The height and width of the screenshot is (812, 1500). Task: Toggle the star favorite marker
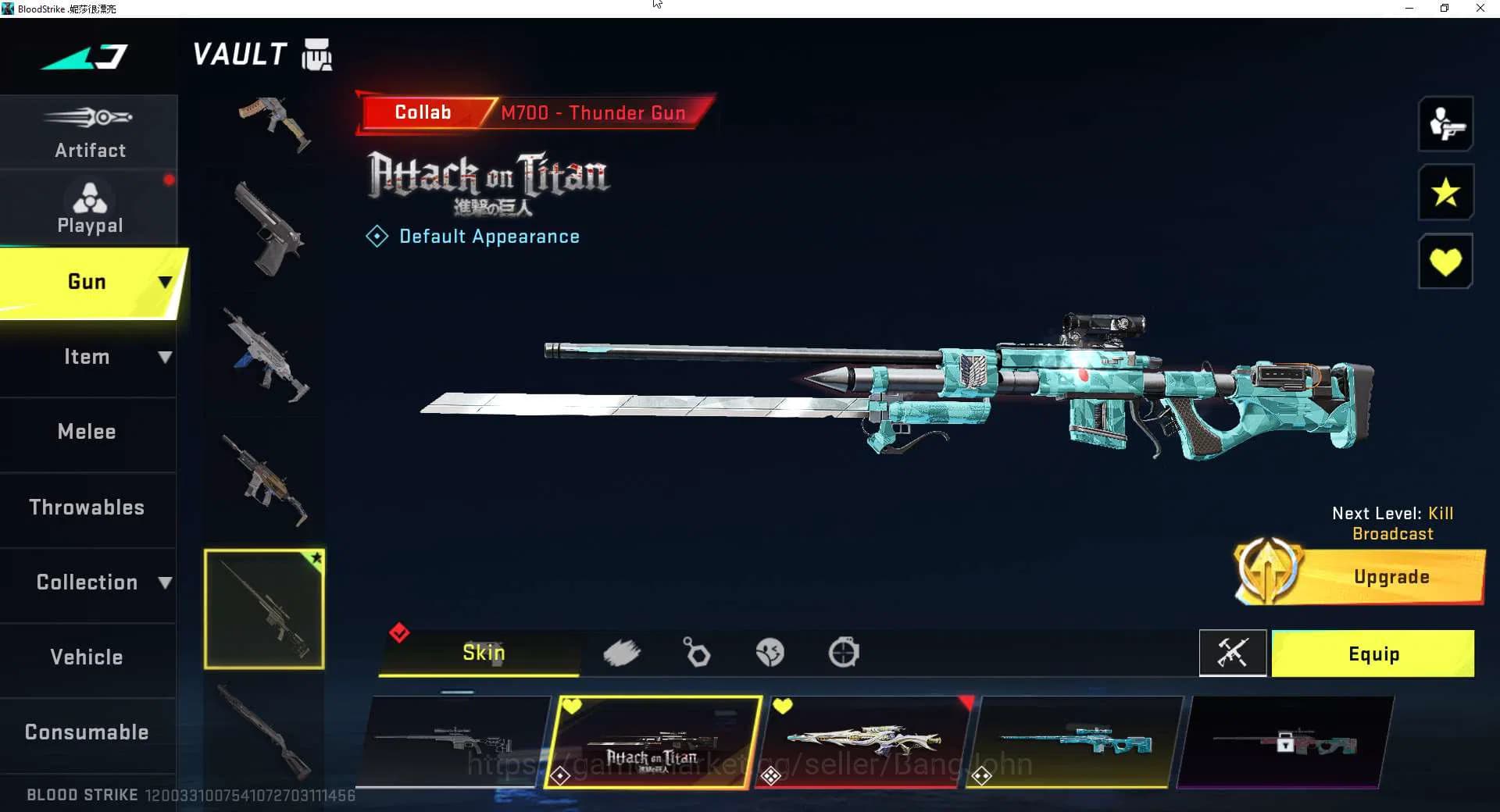coord(1446,193)
